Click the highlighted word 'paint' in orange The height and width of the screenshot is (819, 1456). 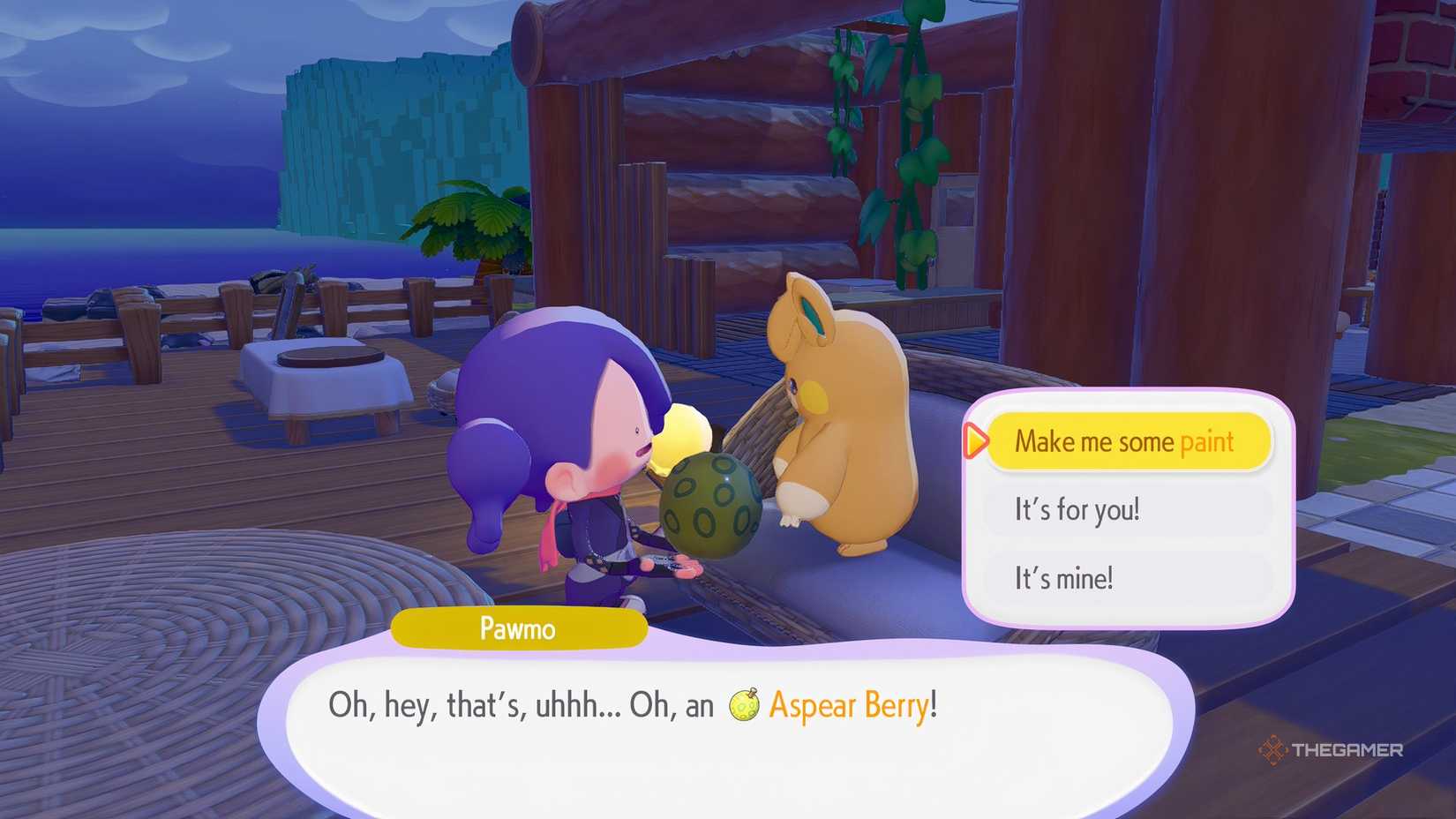1205,441
